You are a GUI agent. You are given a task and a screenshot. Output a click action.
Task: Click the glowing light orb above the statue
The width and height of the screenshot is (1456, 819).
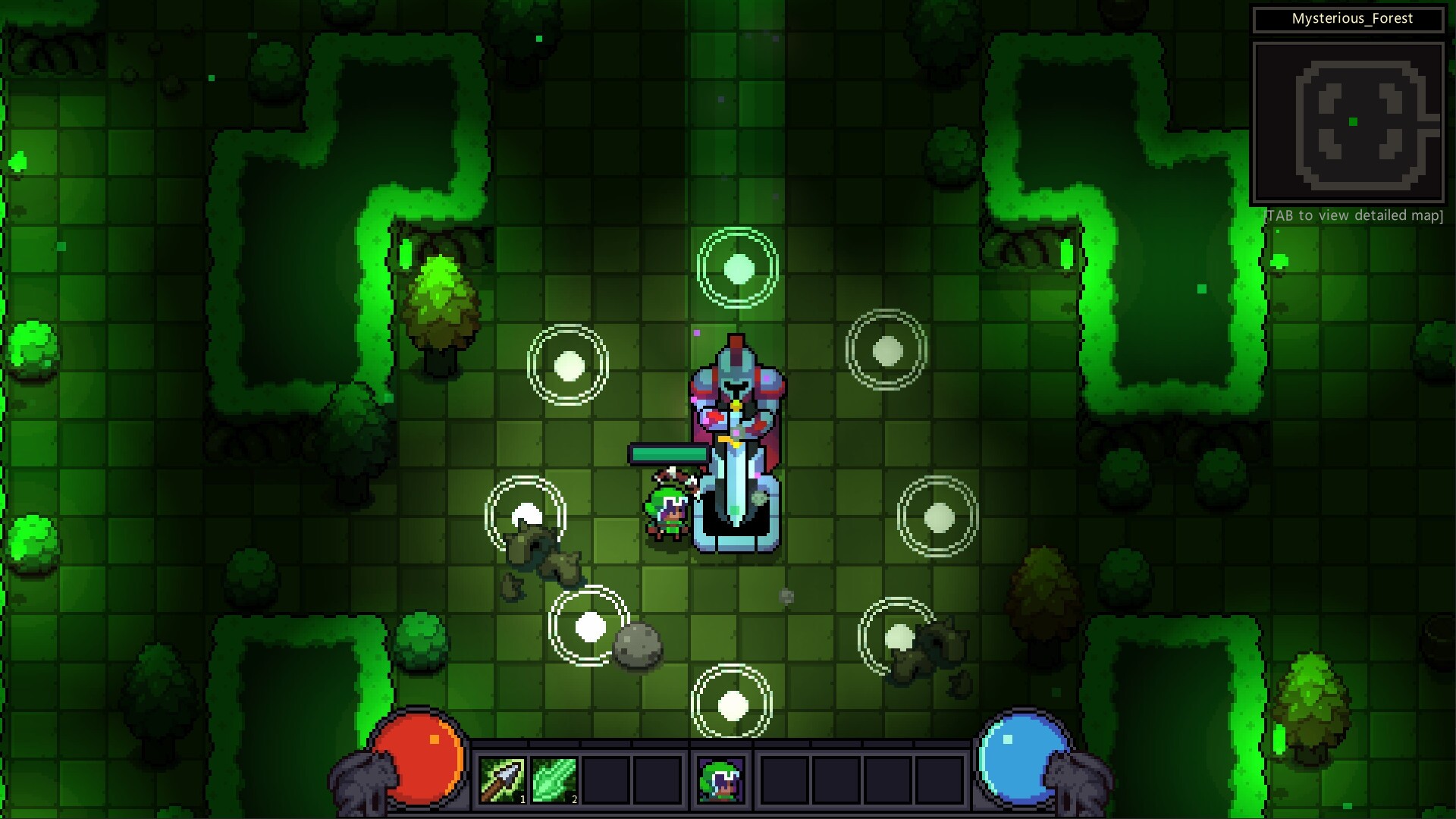coord(737,270)
